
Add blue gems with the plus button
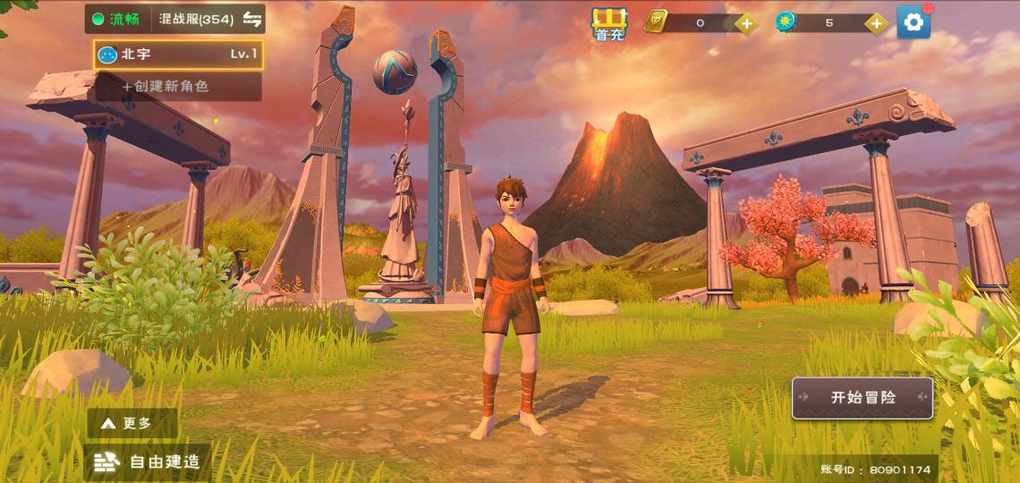pyautogui.click(x=876, y=23)
